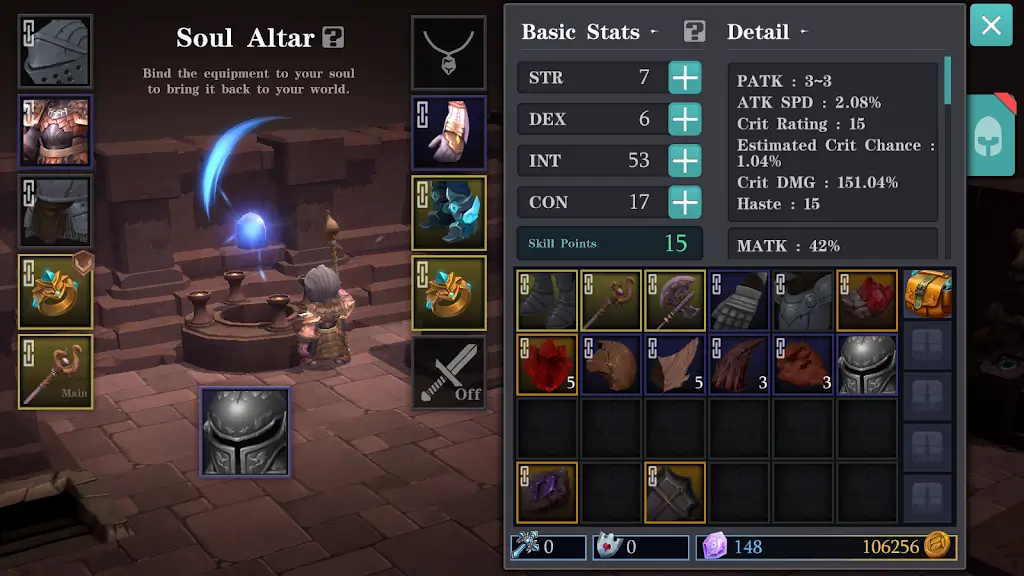Select the equipped chest armor slot
Image resolution: width=1024 pixels, height=576 pixels.
[x=55, y=131]
